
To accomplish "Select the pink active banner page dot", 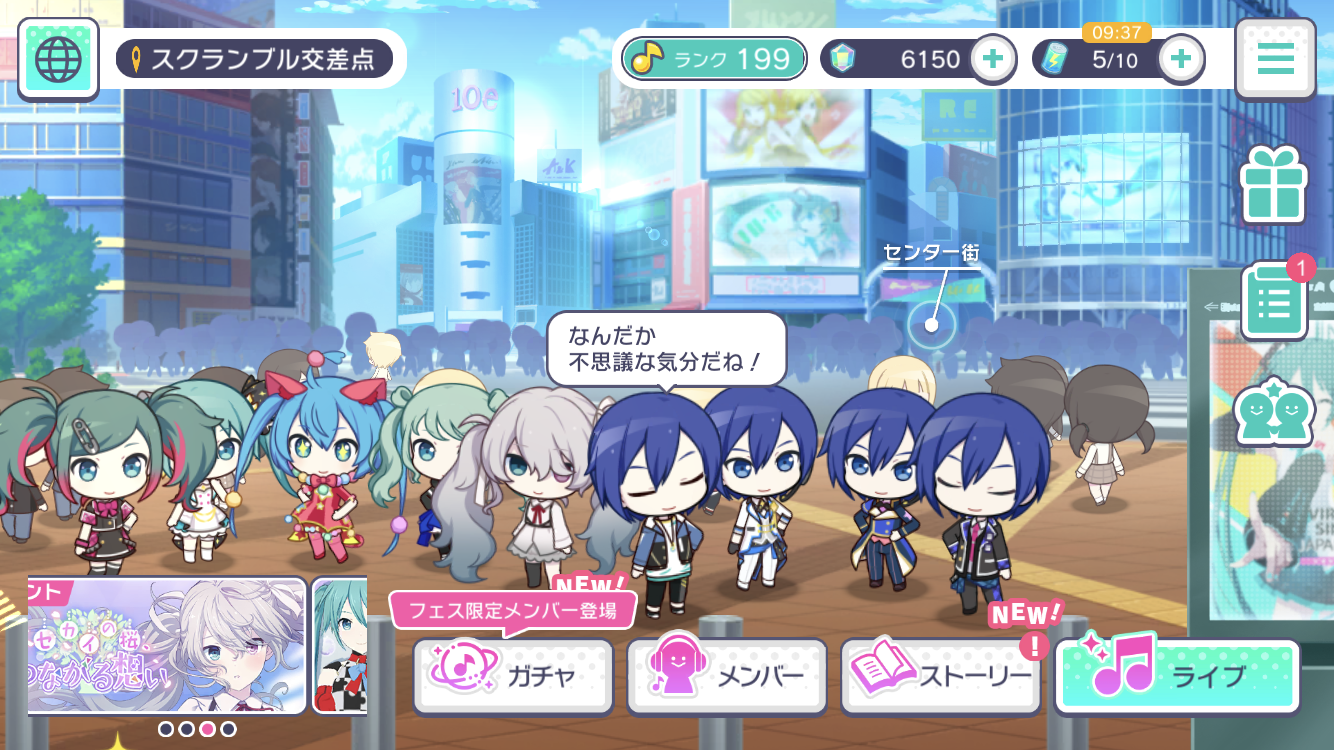I will [208, 729].
